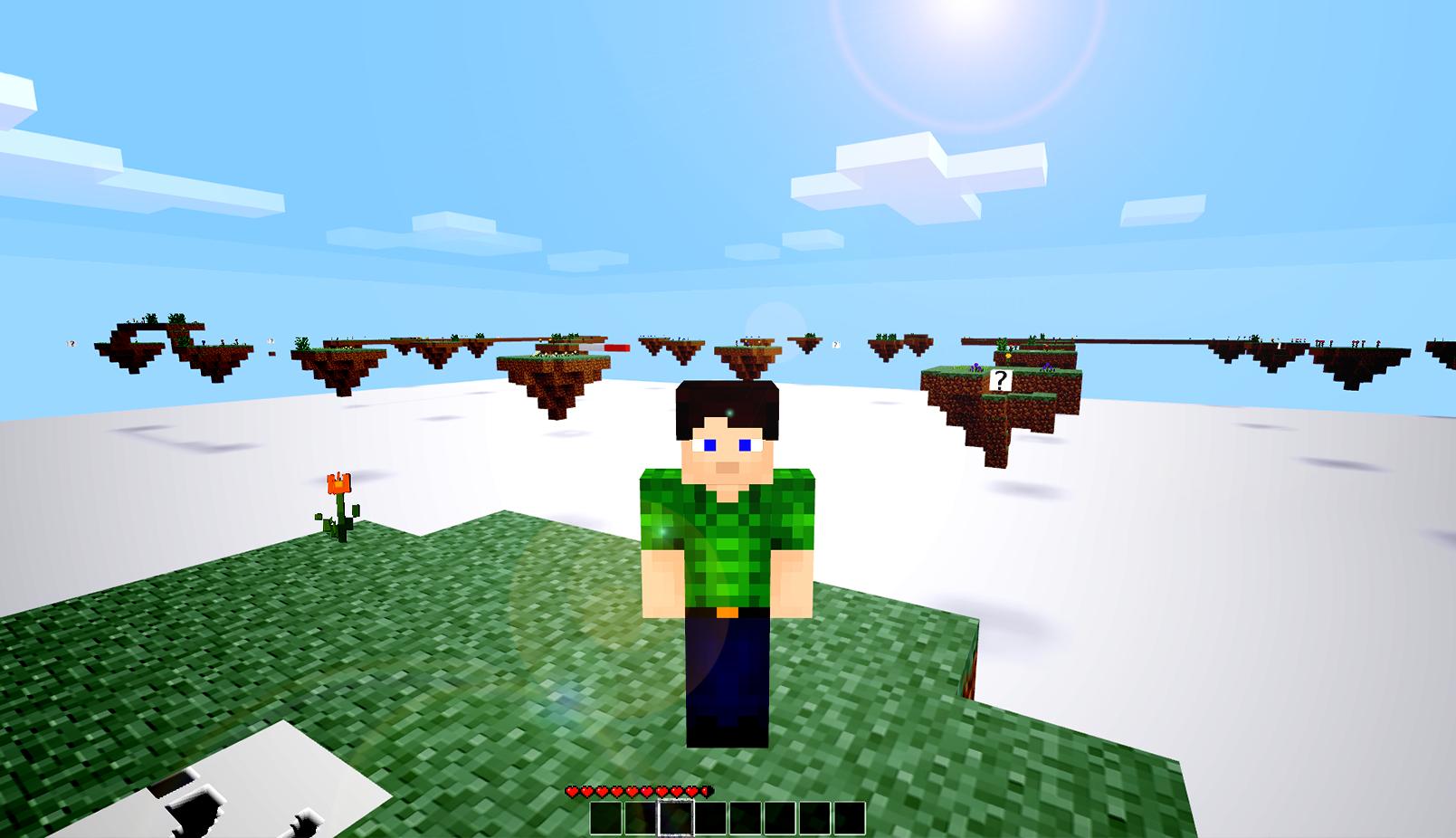Select the currently highlighted third hotbar slot

(x=675, y=818)
